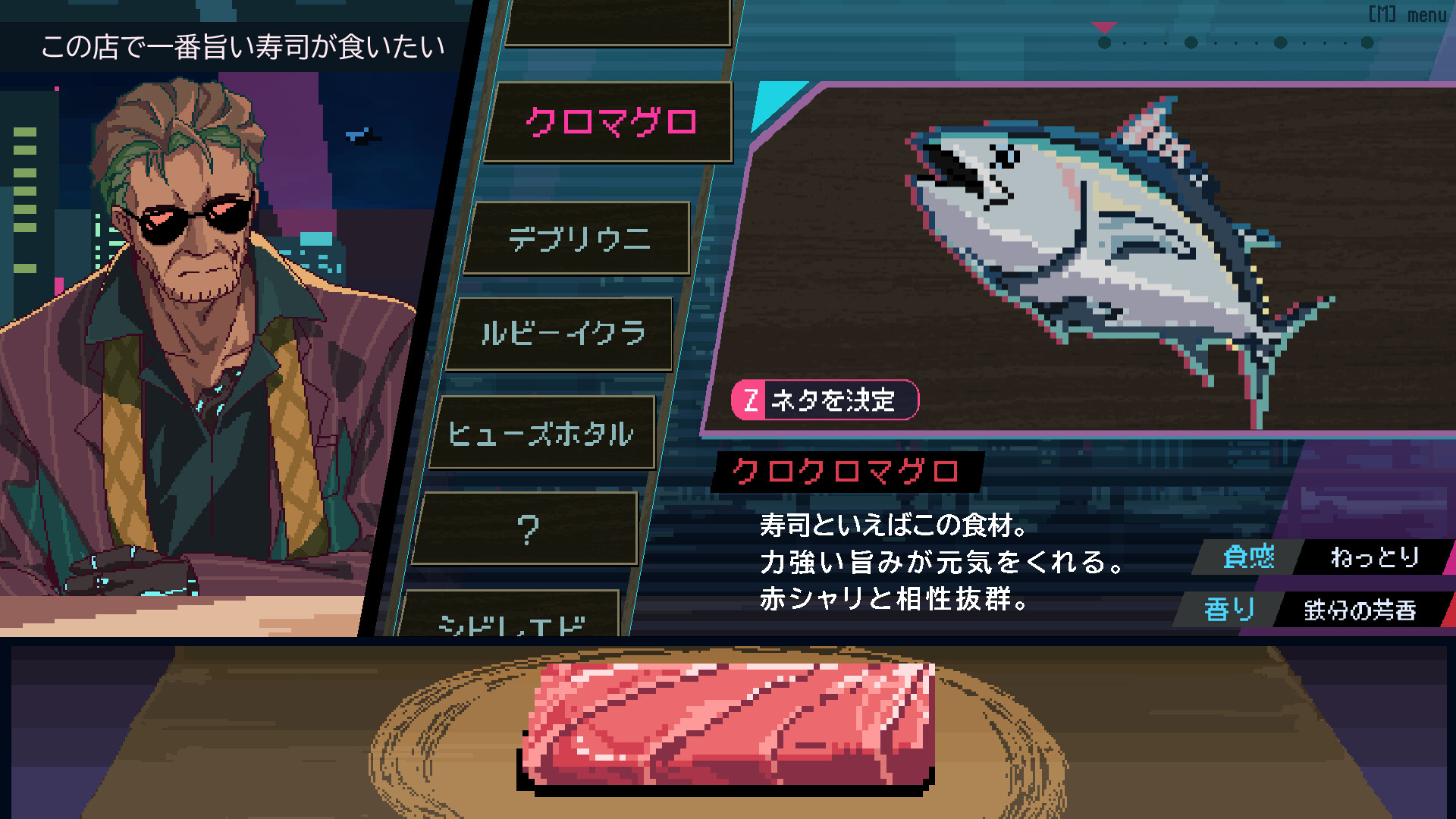Choose ルビーイクラ as the sushi topping
Image resolution: width=1456 pixels, height=819 pixels.
561,334
